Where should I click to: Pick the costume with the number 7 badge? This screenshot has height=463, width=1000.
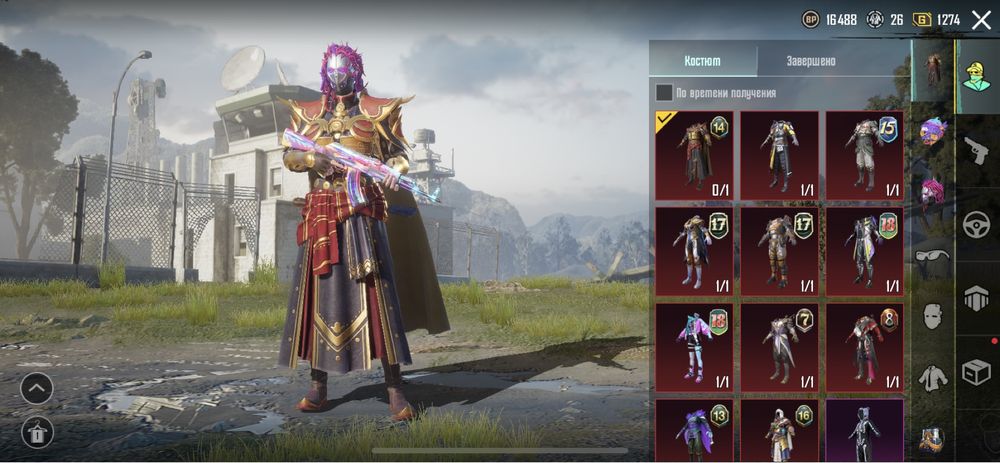click(x=779, y=346)
